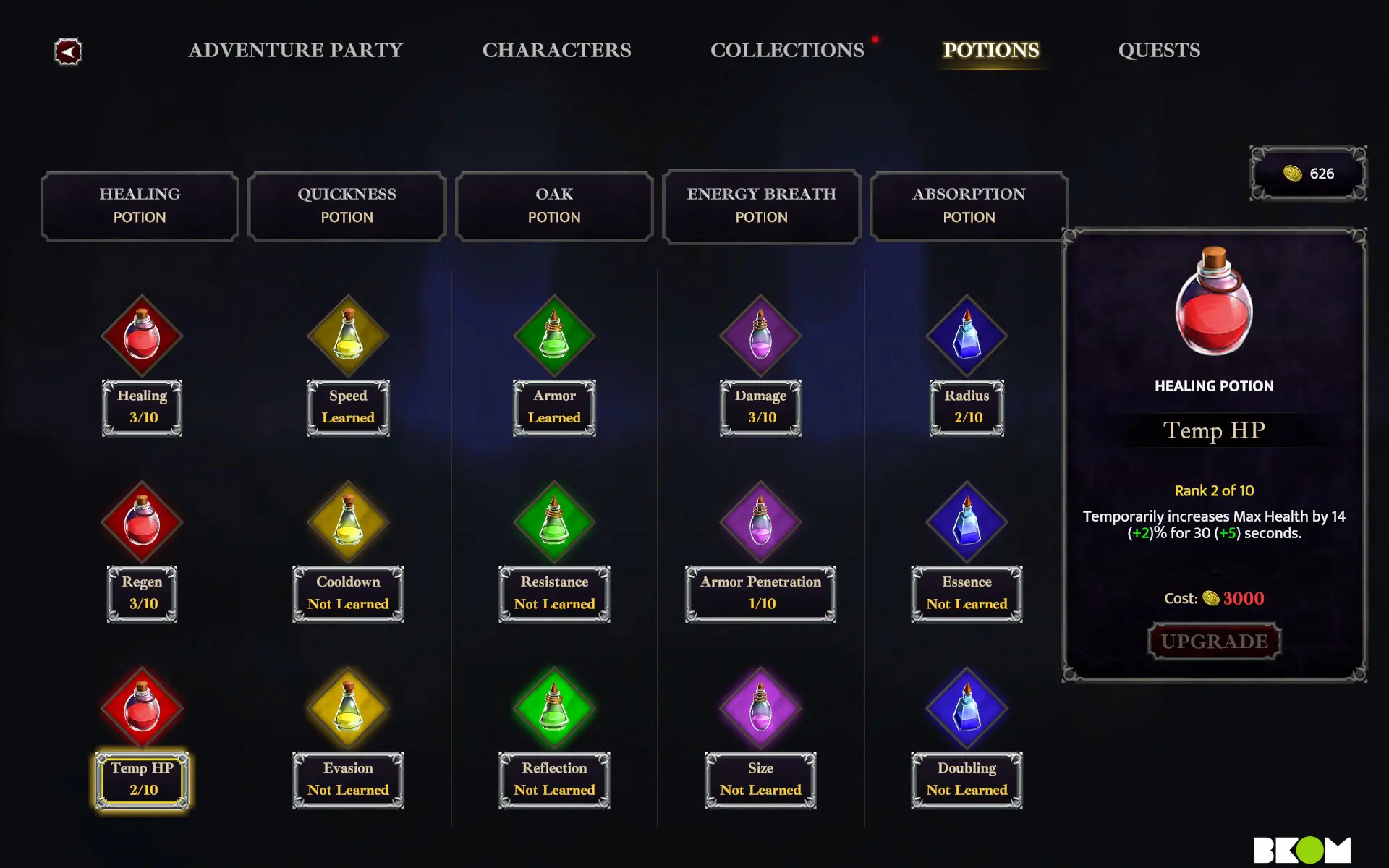Select the Evasion potion upgrade
The width and height of the screenshot is (1389, 868).
pyautogui.click(x=348, y=708)
